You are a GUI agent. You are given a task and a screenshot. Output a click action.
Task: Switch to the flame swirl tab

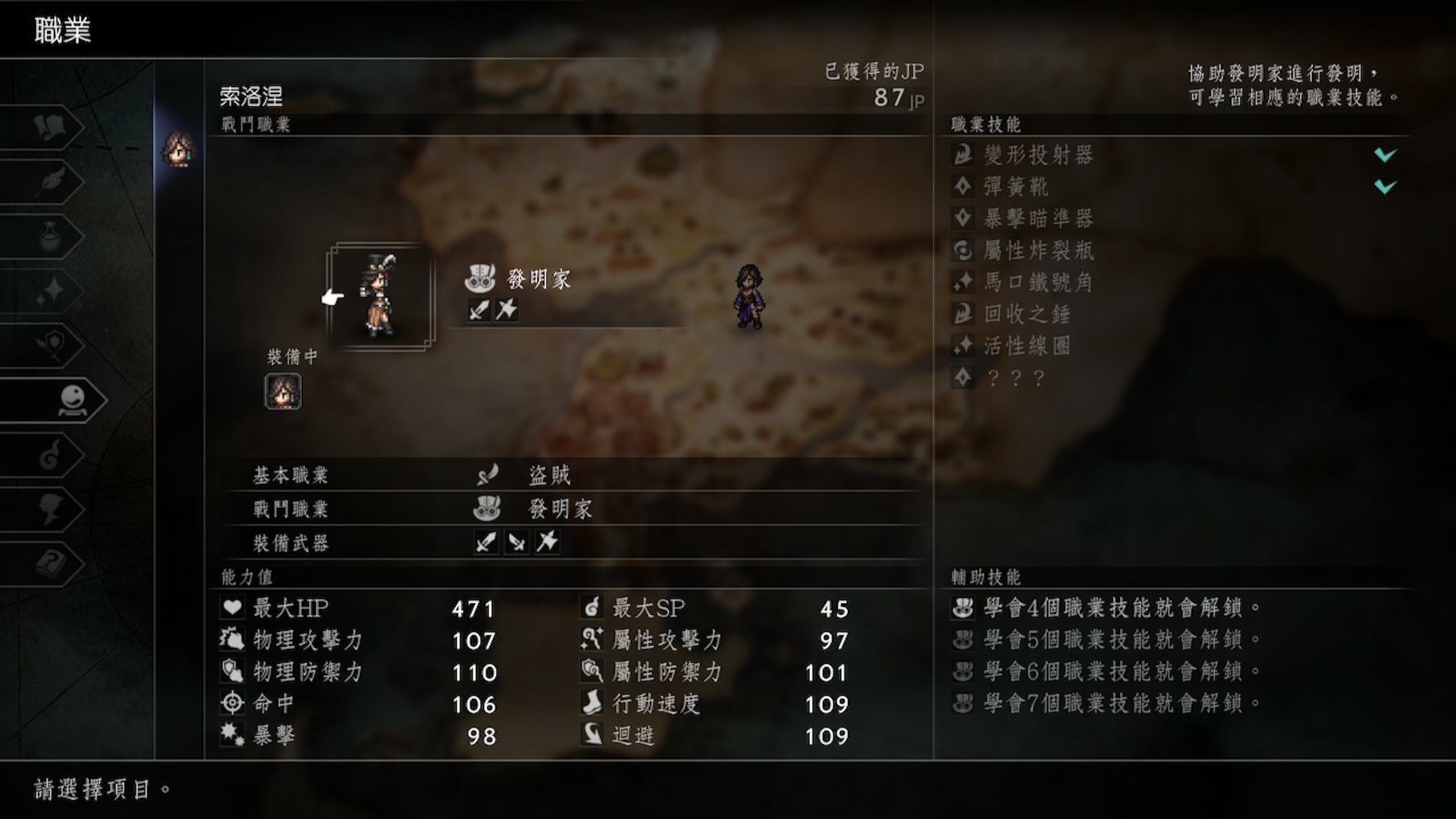pyautogui.click(x=51, y=454)
